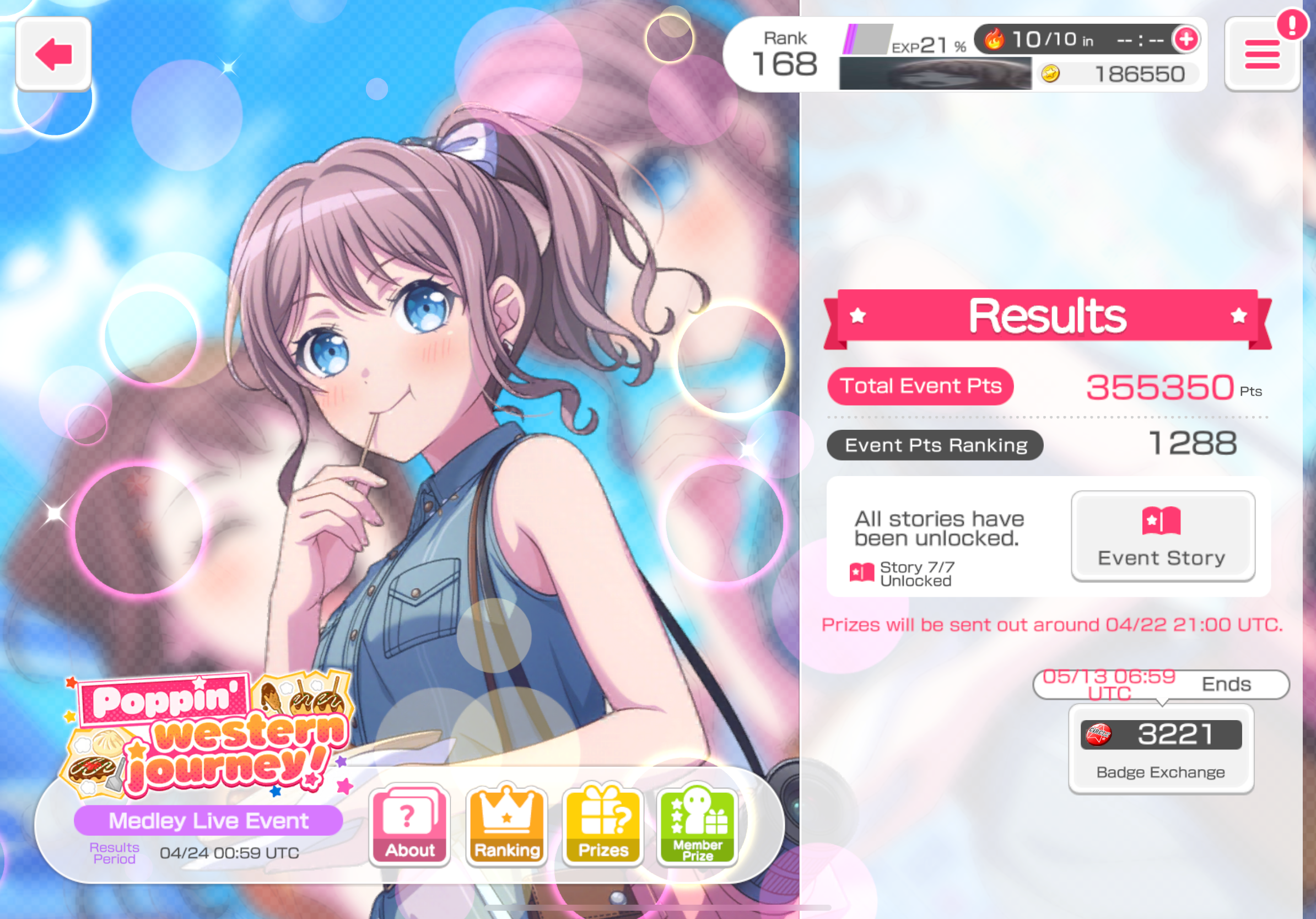Image resolution: width=1316 pixels, height=919 pixels.
Task: Tap the plus button to refill boosts
Action: 1186,40
